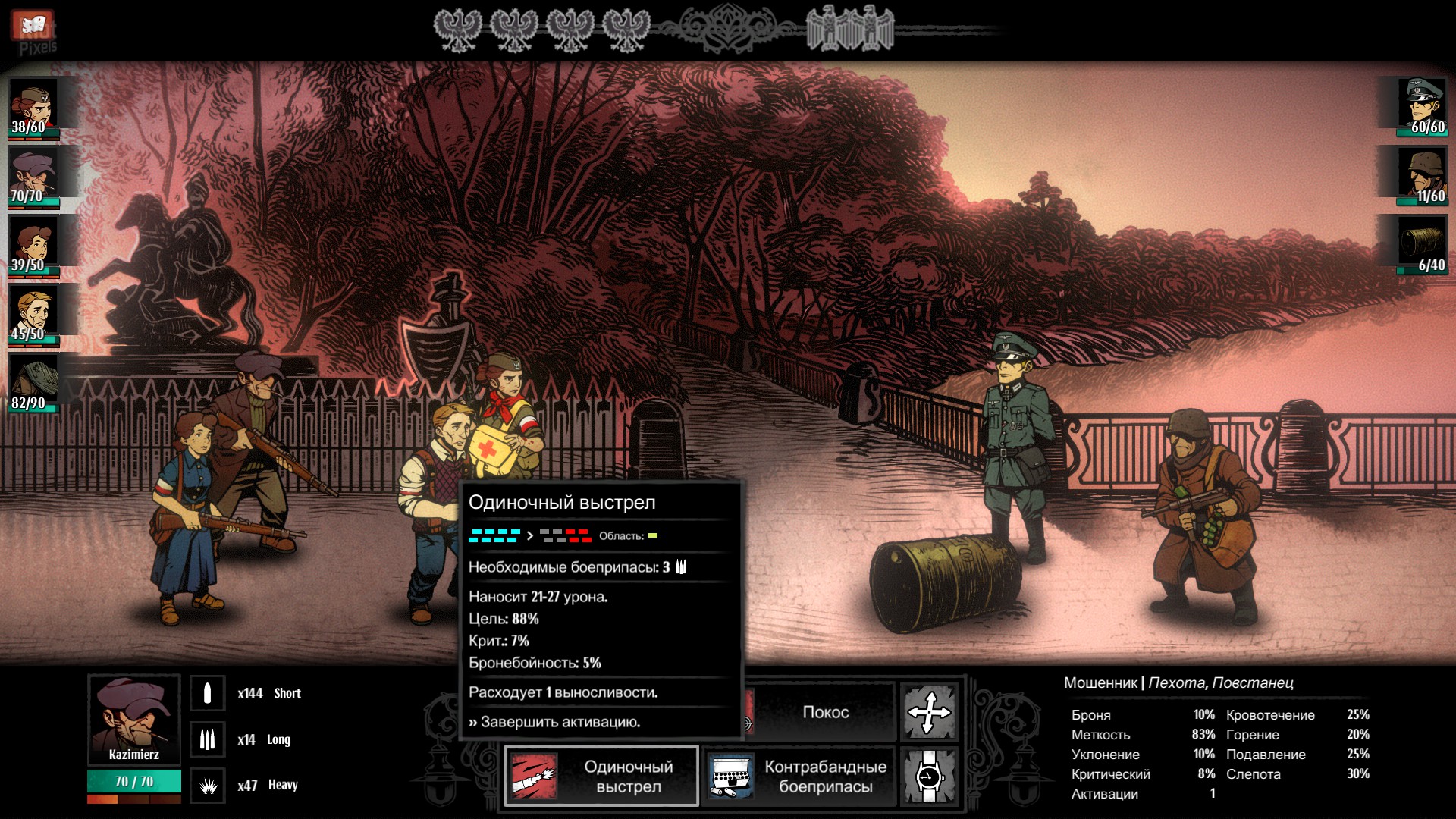Choose the Контрабандные боеприпасы ability
1456x819 pixels.
799,776
